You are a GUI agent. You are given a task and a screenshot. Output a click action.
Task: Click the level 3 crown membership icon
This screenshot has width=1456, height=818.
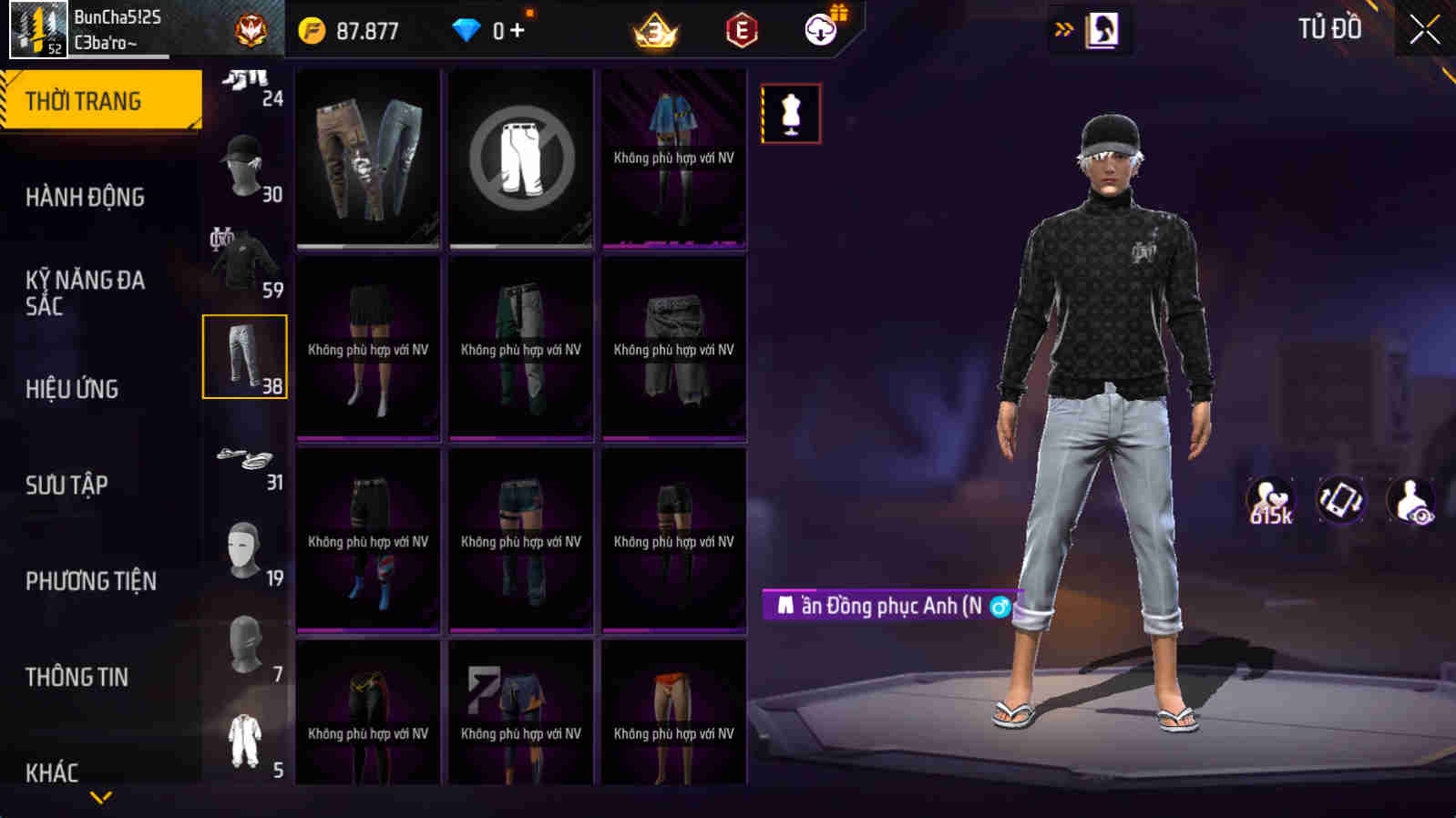coord(655,30)
